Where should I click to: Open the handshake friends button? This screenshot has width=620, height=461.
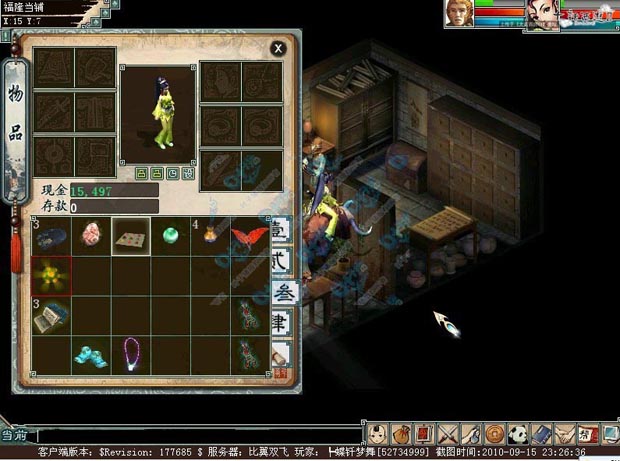click(x=564, y=433)
